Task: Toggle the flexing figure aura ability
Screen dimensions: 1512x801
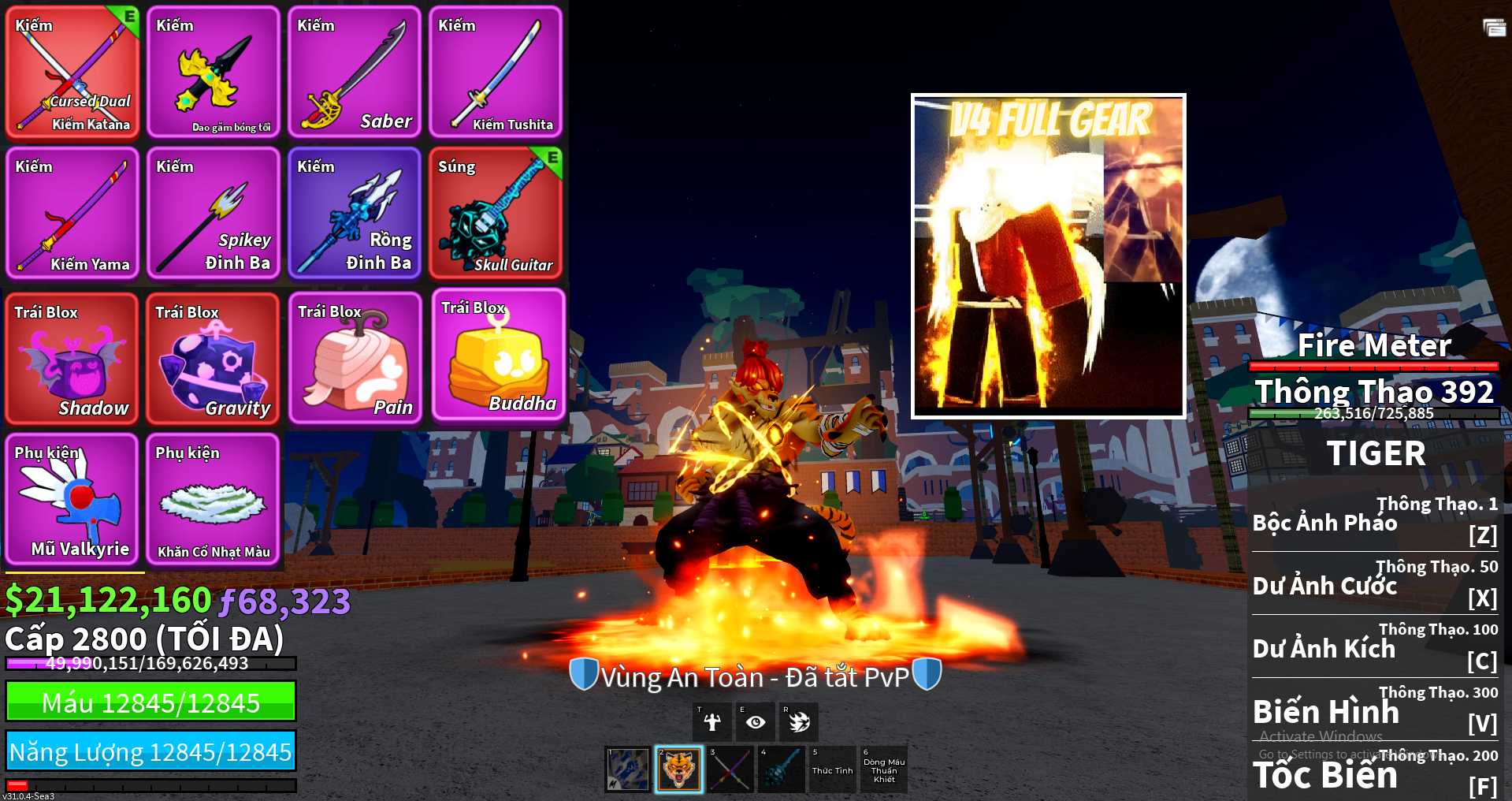Action: [x=712, y=721]
